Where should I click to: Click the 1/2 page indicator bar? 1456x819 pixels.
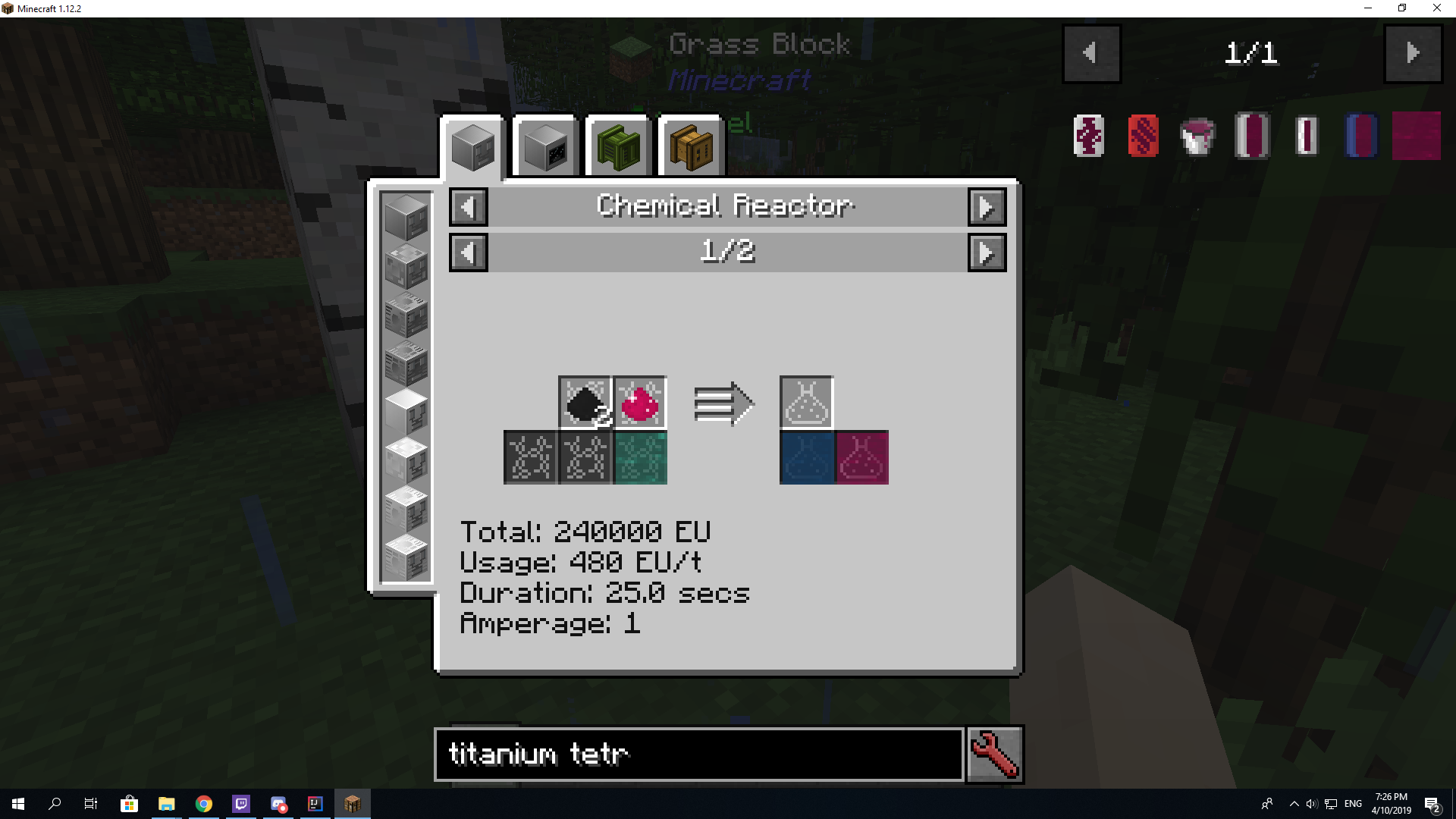(727, 252)
